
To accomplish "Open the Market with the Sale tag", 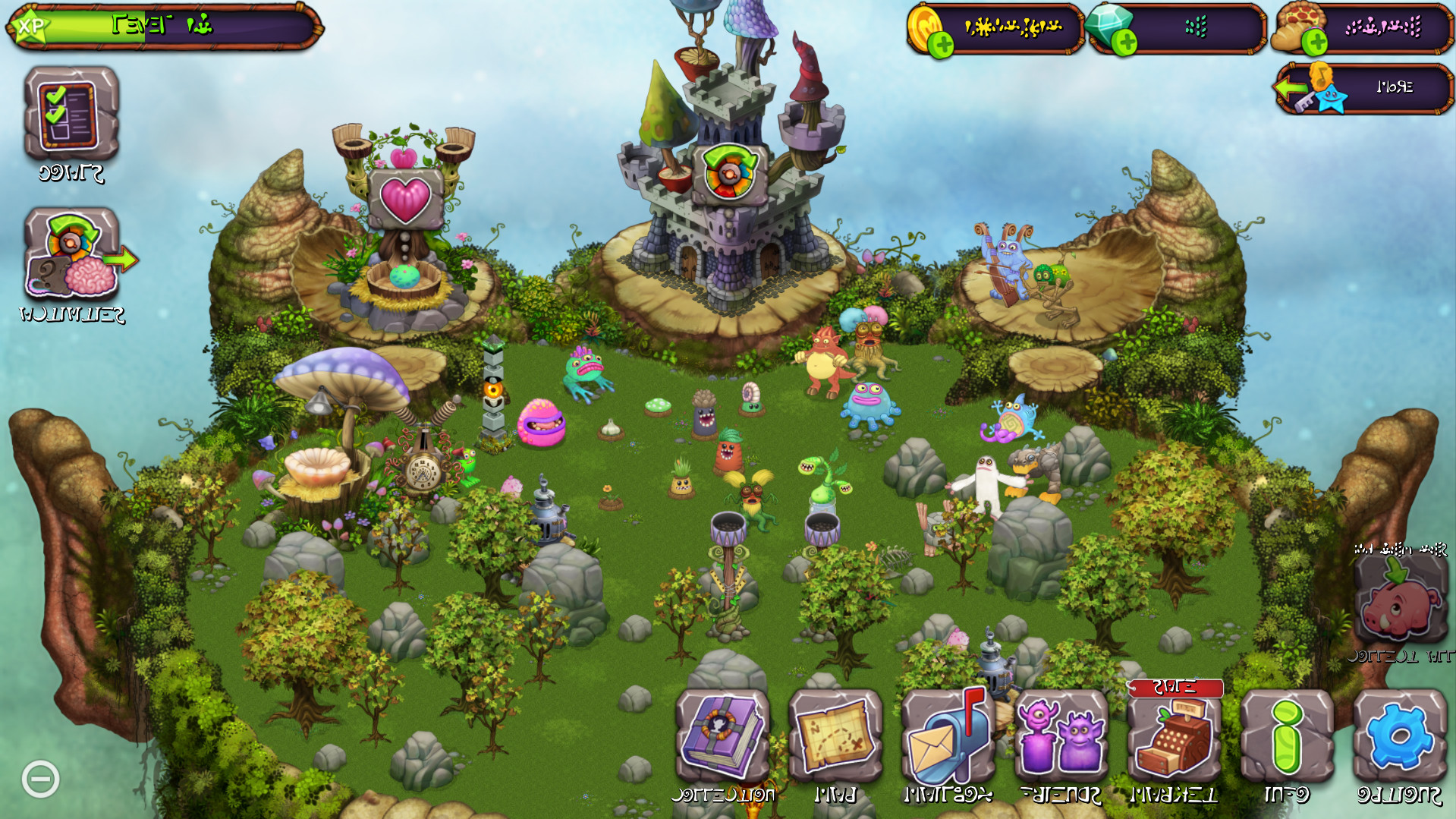I will pos(1175,736).
